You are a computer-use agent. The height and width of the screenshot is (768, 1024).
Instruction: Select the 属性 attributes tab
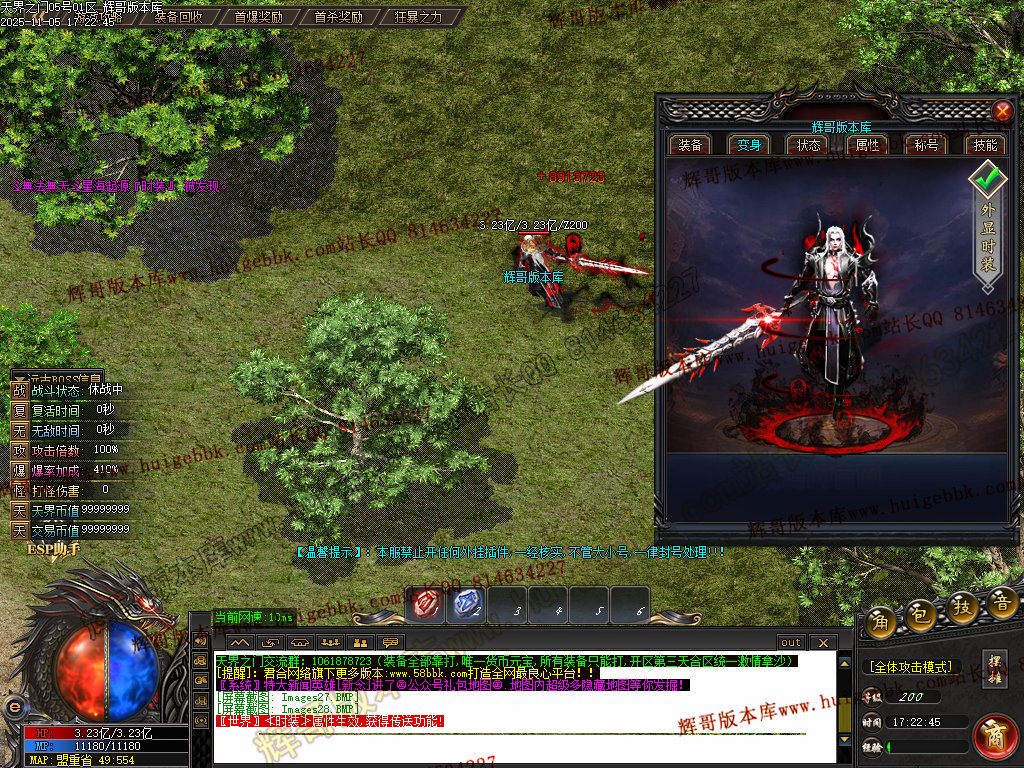[x=867, y=145]
